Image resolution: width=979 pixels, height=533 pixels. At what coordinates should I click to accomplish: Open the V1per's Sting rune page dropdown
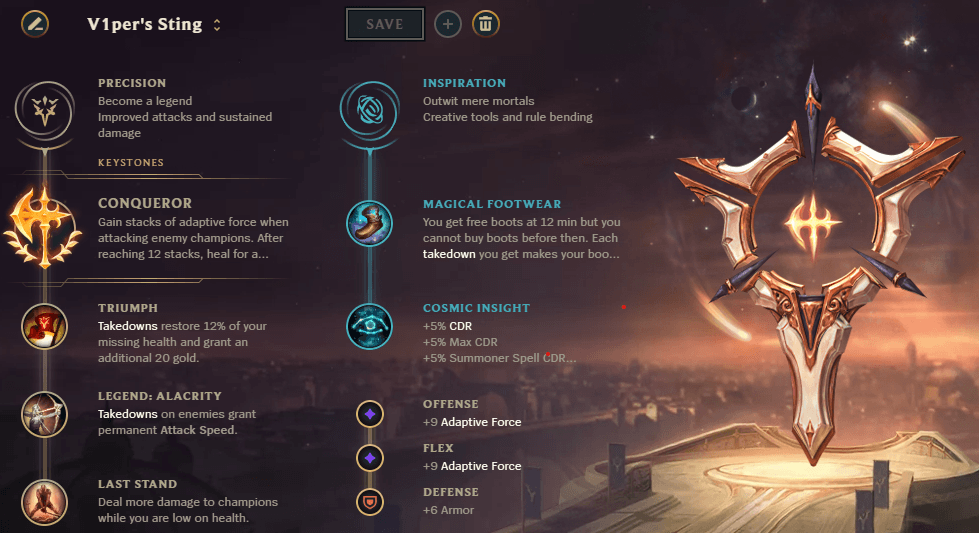coord(217,25)
